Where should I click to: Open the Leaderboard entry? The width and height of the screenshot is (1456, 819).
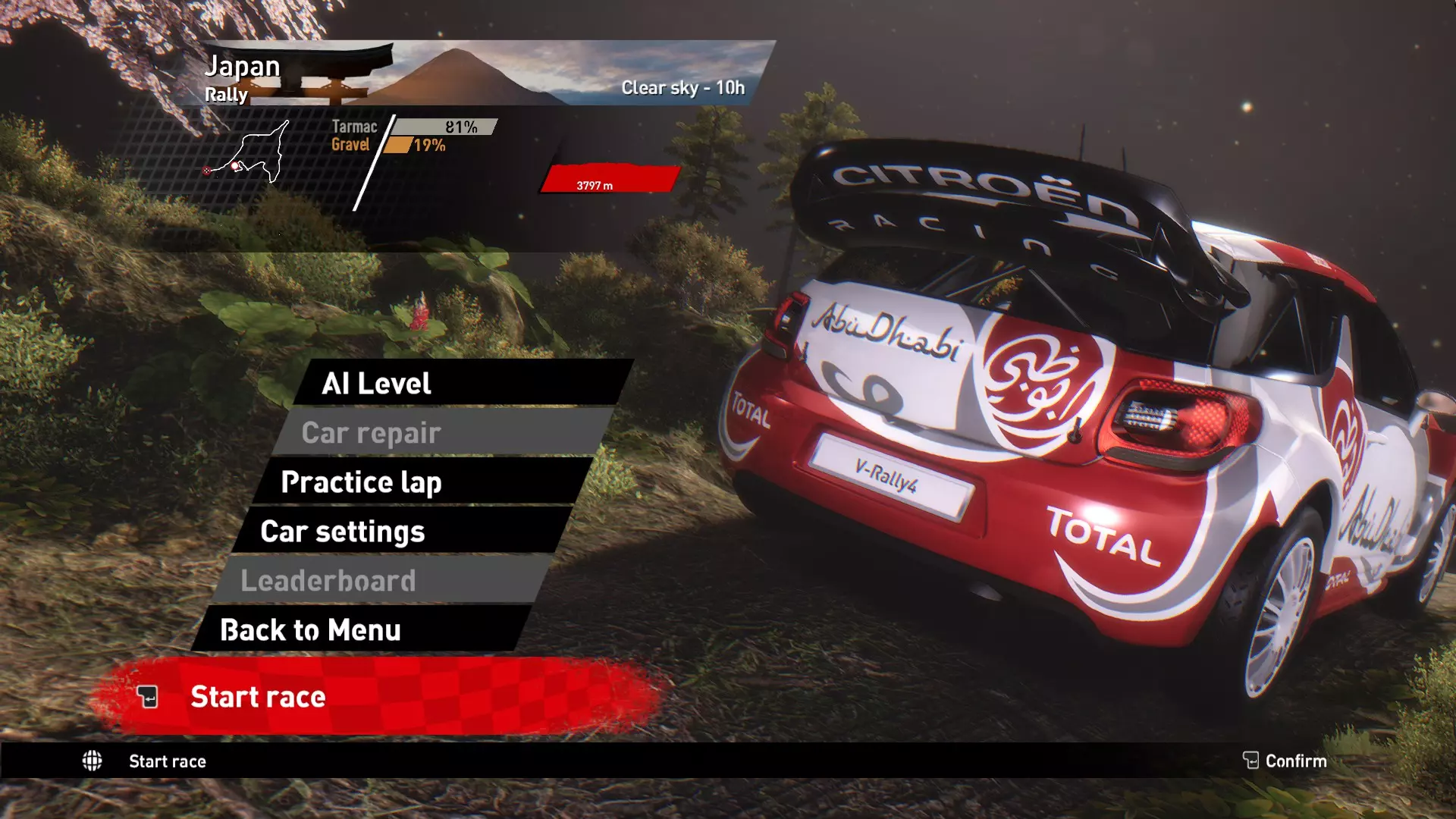[383, 581]
